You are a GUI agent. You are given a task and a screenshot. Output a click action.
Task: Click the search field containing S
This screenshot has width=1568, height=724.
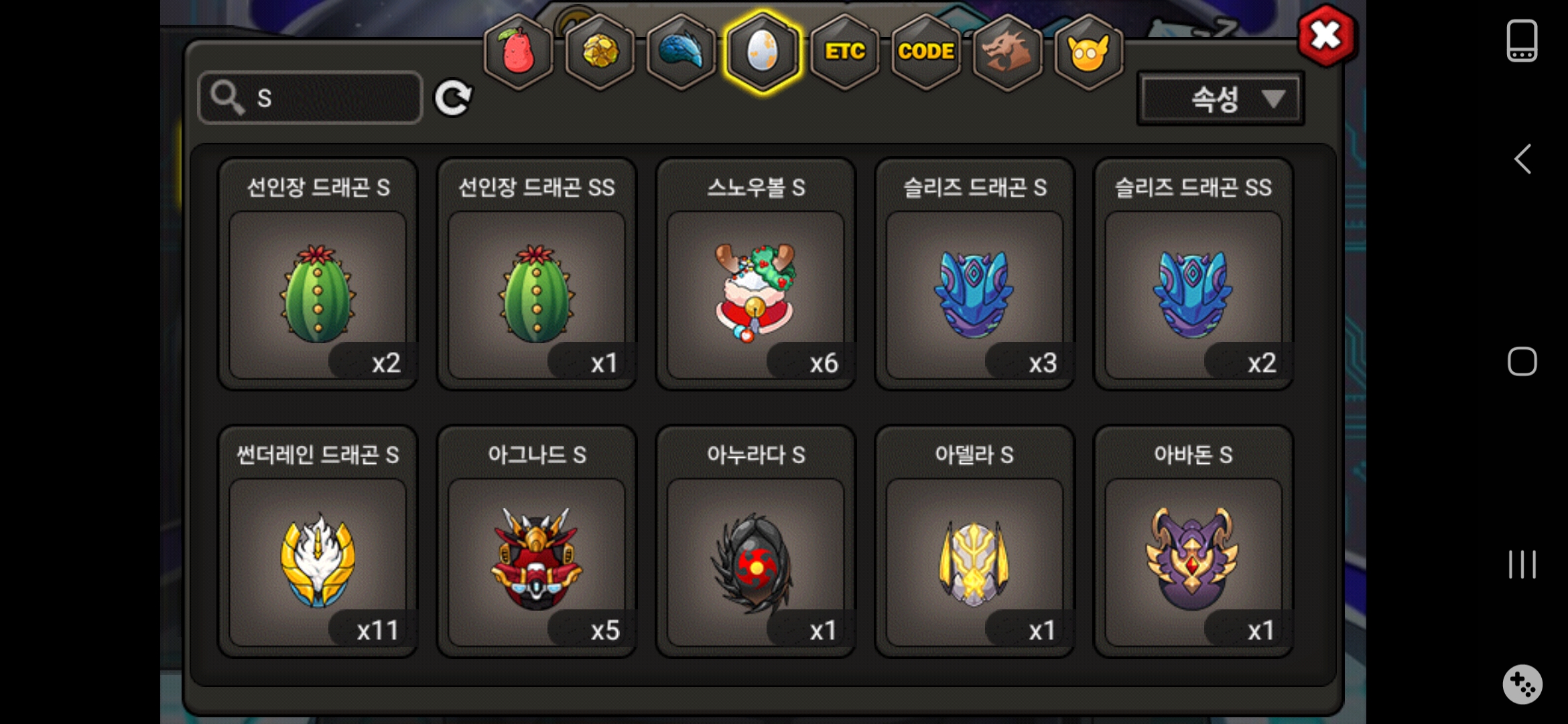pyautogui.click(x=311, y=98)
